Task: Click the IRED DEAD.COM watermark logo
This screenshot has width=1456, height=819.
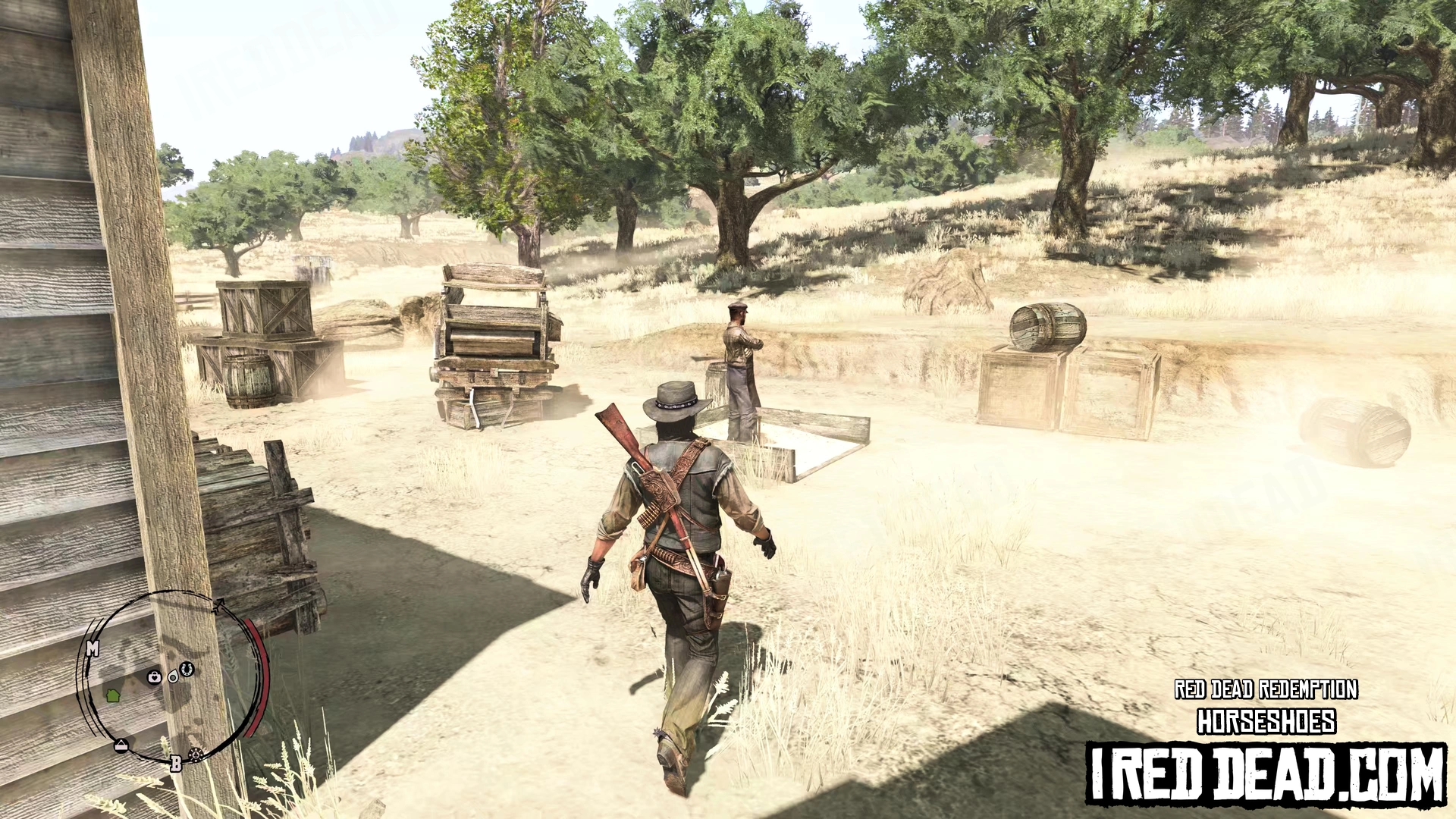Action: click(1266, 773)
